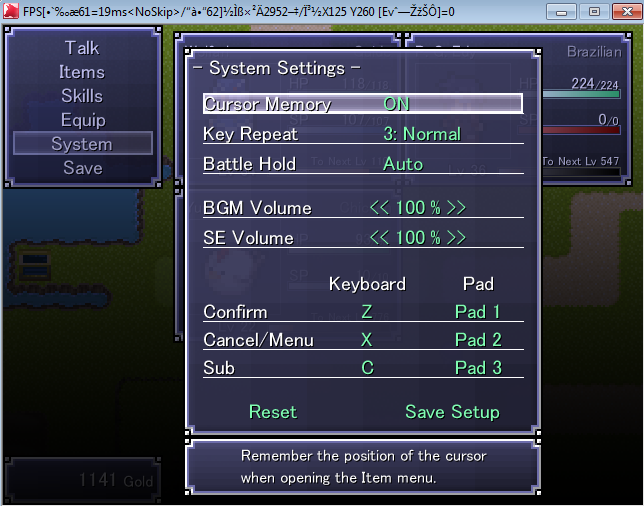Change the Key Repeat speed setting
The height and width of the screenshot is (506, 644).
point(421,134)
